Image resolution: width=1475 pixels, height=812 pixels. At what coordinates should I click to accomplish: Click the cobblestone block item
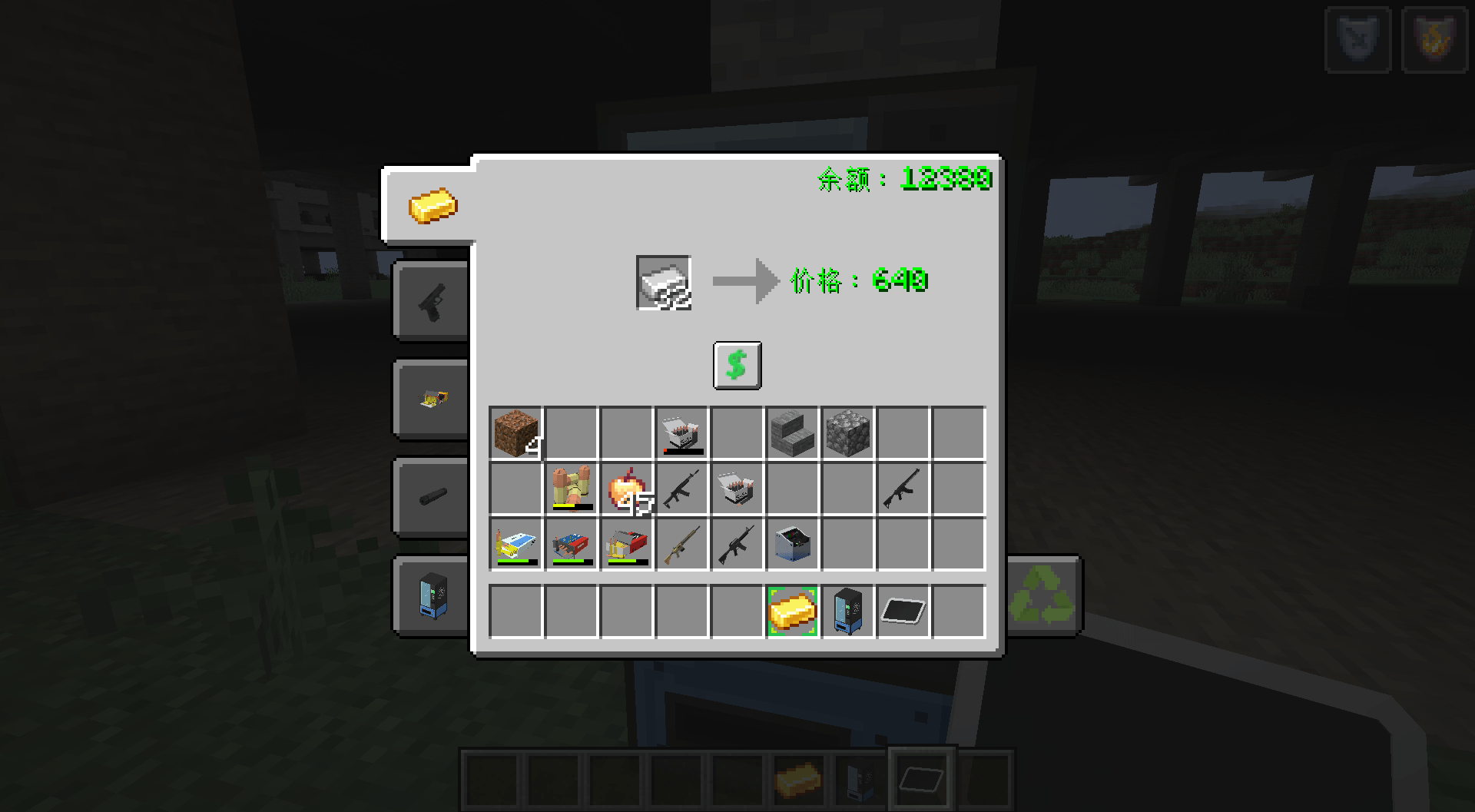point(847,433)
